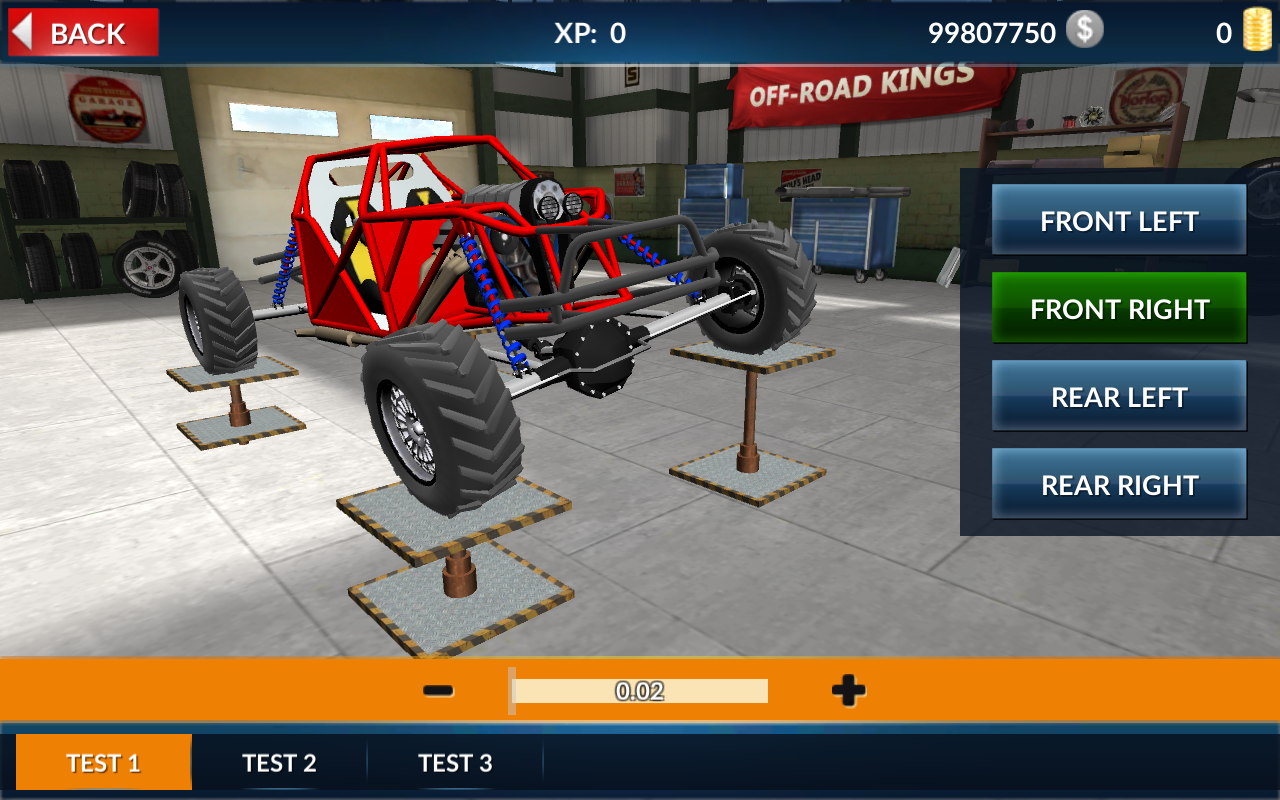The width and height of the screenshot is (1280, 800).
Task: Tap the minus icon to decrease suspension value
Action: click(x=437, y=690)
